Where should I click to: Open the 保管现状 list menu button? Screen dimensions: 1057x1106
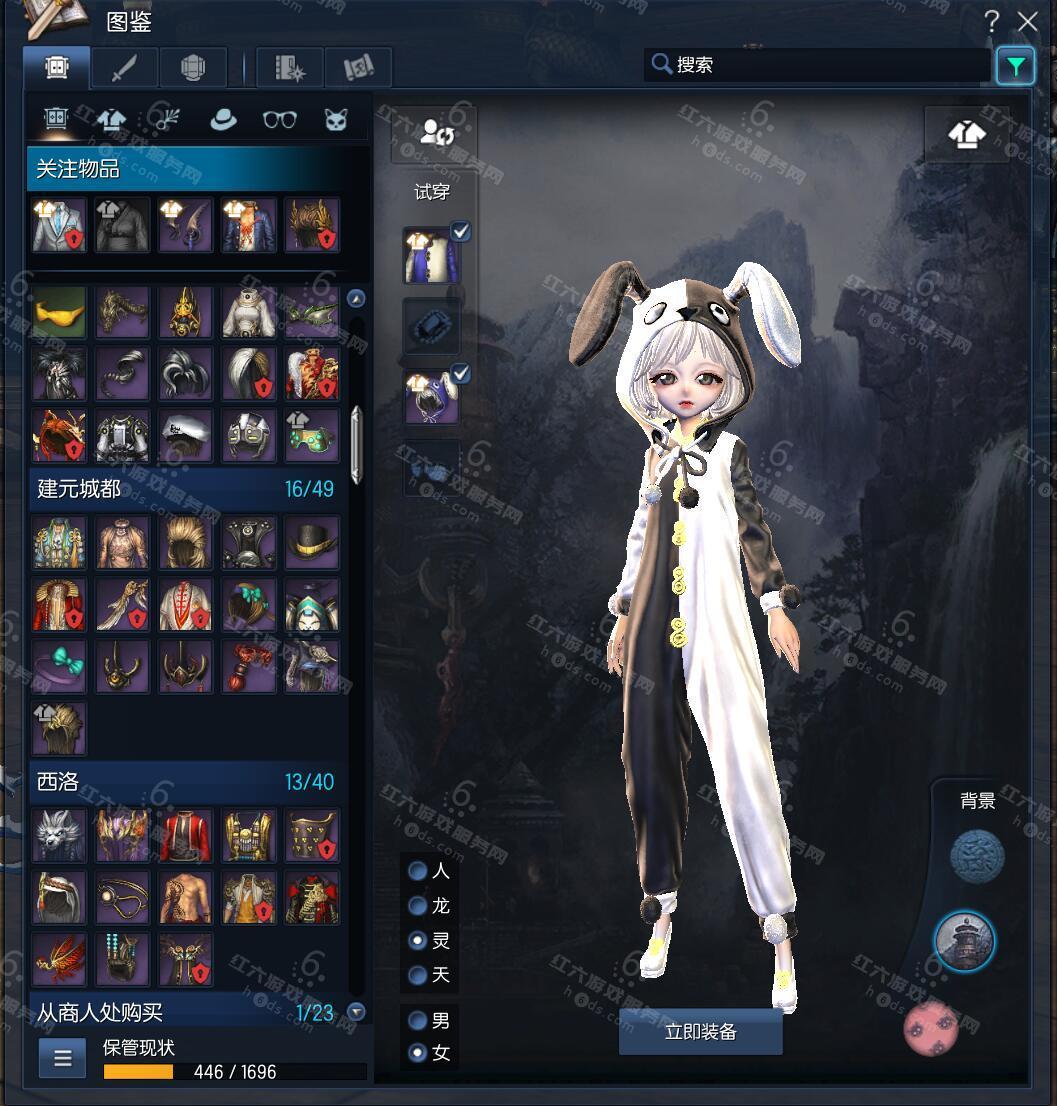[x=62, y=1058]
